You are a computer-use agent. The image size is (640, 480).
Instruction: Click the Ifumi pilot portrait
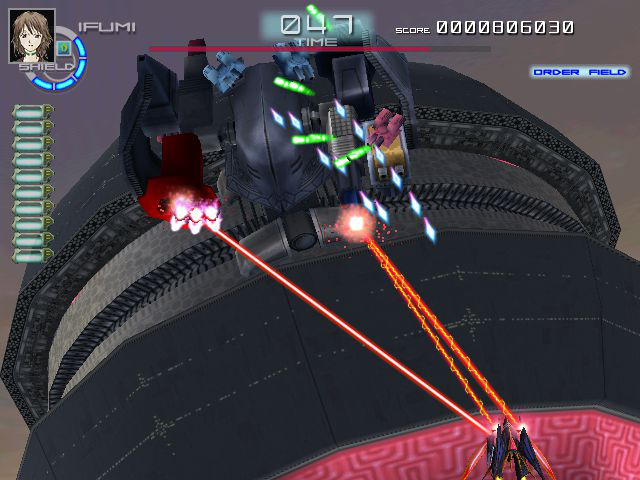(32, 36)
